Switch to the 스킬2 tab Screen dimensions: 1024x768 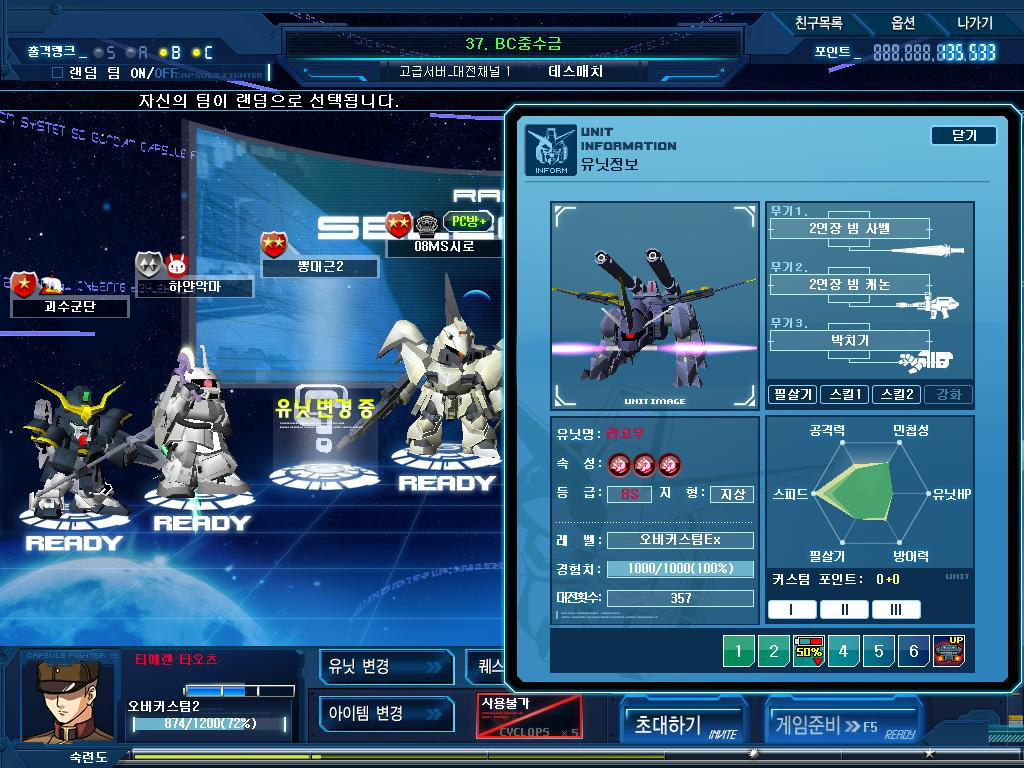[896, 394]
